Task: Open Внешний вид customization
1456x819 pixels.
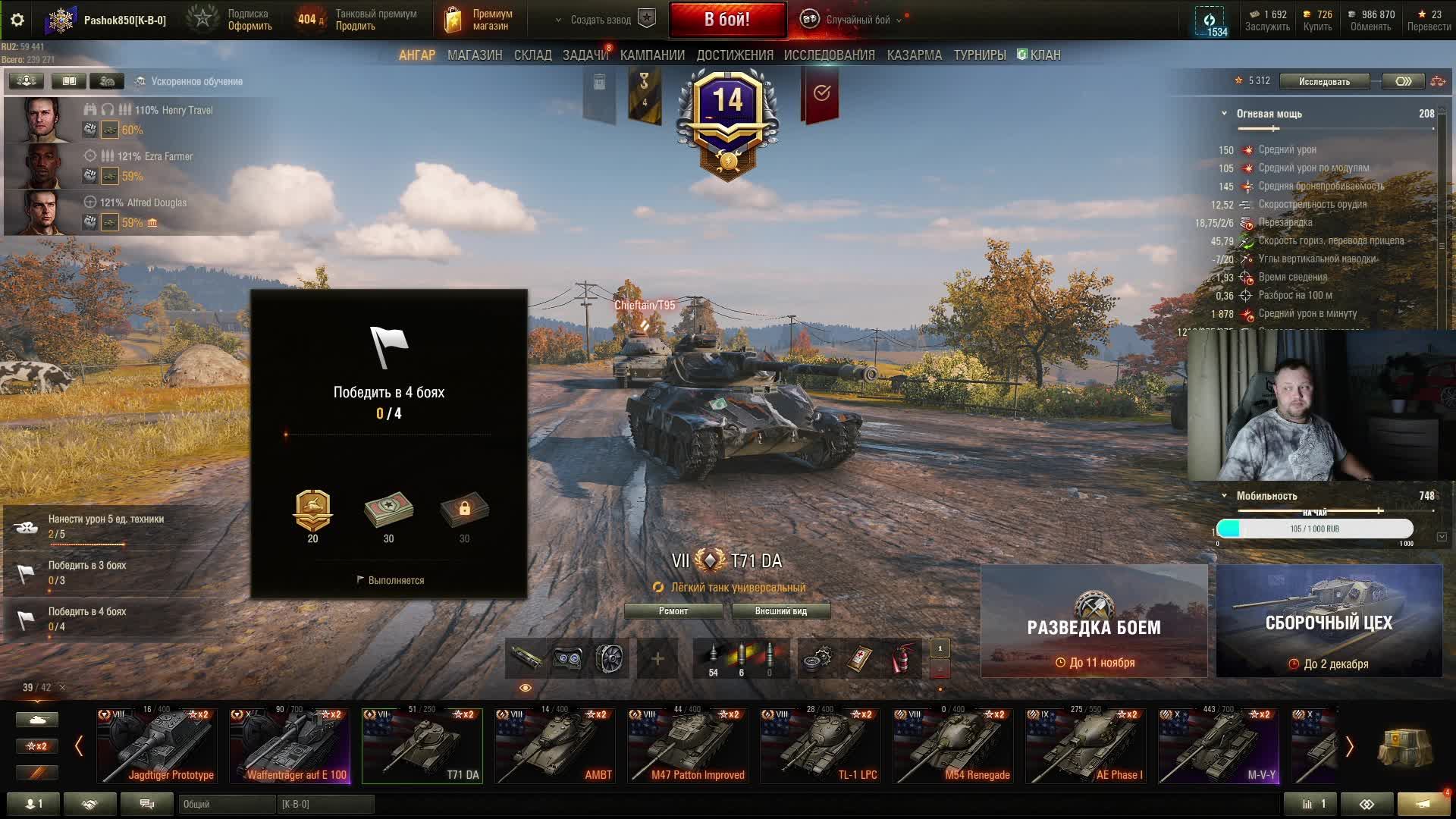Action: pyautogui.click(x=780, y=611)
